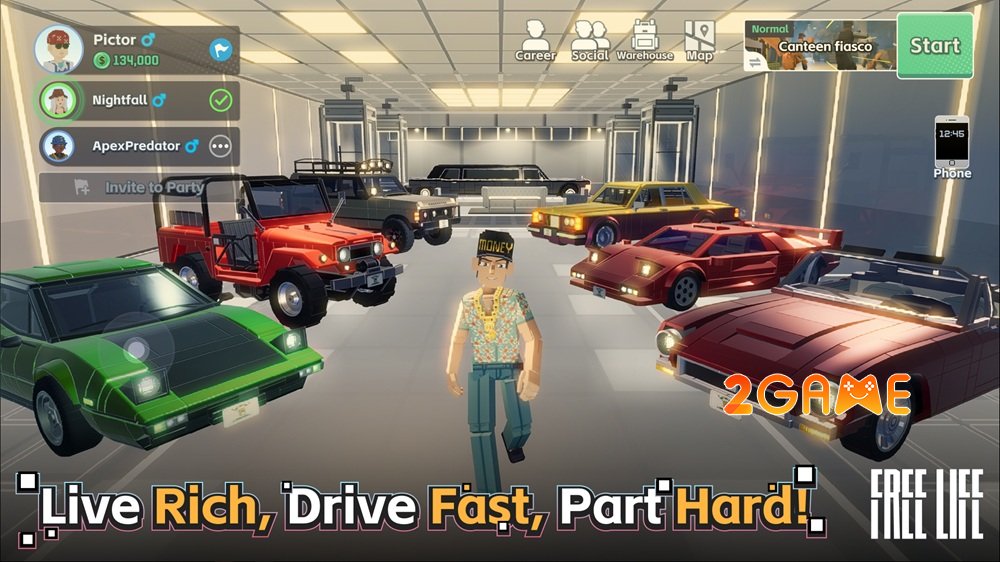
Task: Open ApexPredator's three-dot options
Action: [220, 146]
